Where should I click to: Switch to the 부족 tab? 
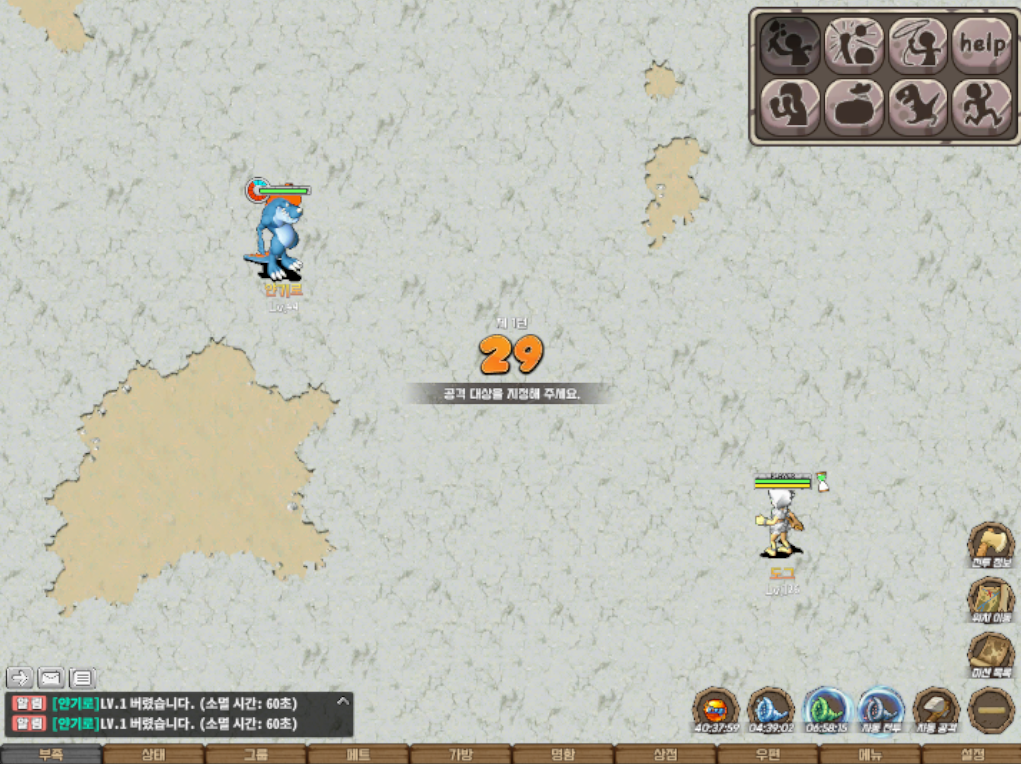coord(51,754)
